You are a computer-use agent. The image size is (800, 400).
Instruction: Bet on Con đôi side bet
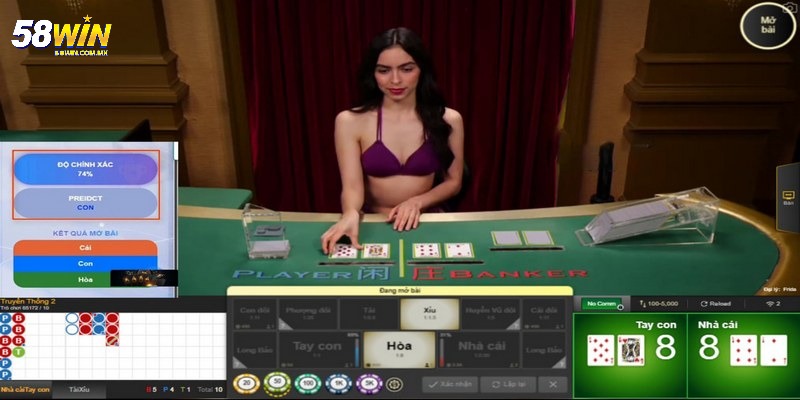point(256,313)
